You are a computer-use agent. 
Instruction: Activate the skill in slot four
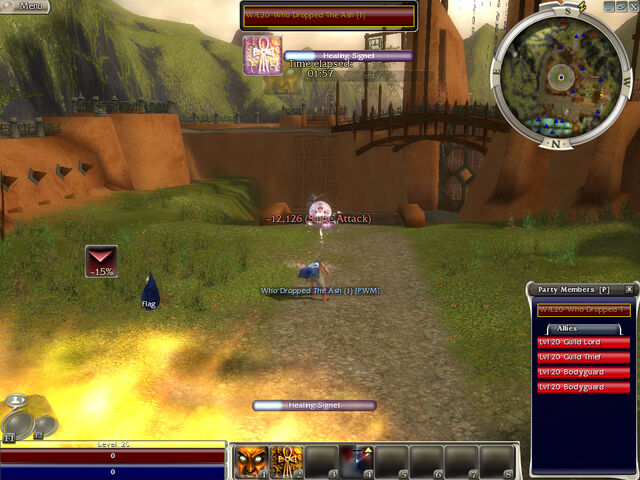(x=358, y=461)
